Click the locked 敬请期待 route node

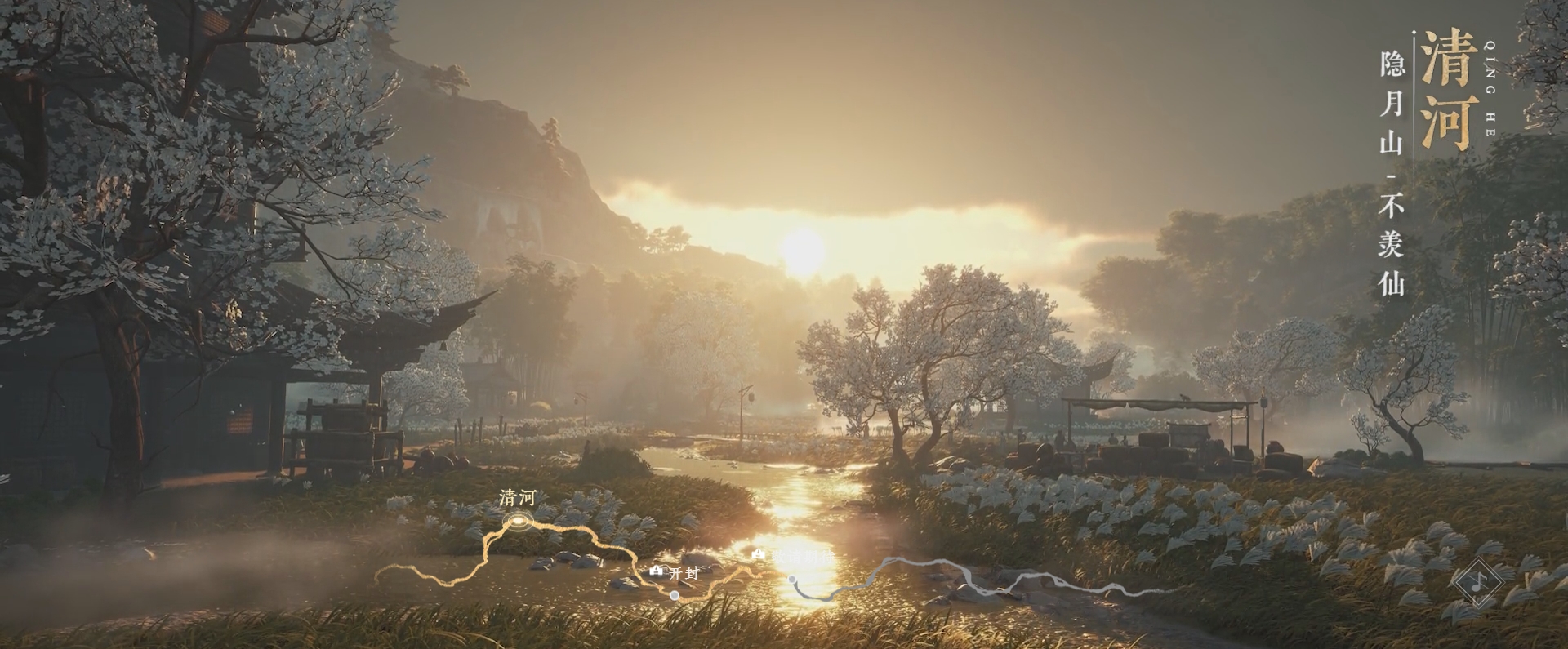pos(791,580)
